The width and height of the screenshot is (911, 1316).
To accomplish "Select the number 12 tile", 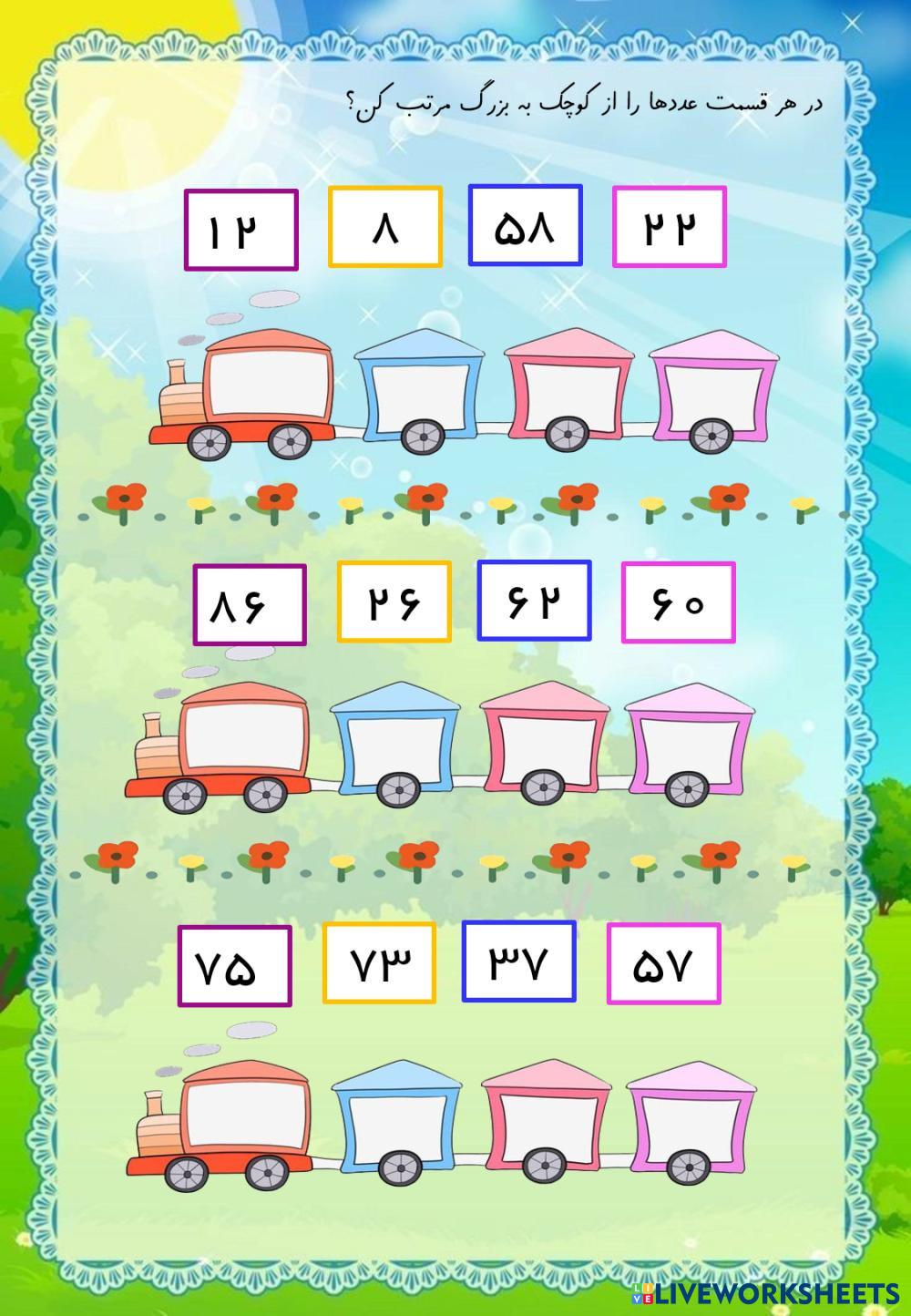I will point(241,230).
